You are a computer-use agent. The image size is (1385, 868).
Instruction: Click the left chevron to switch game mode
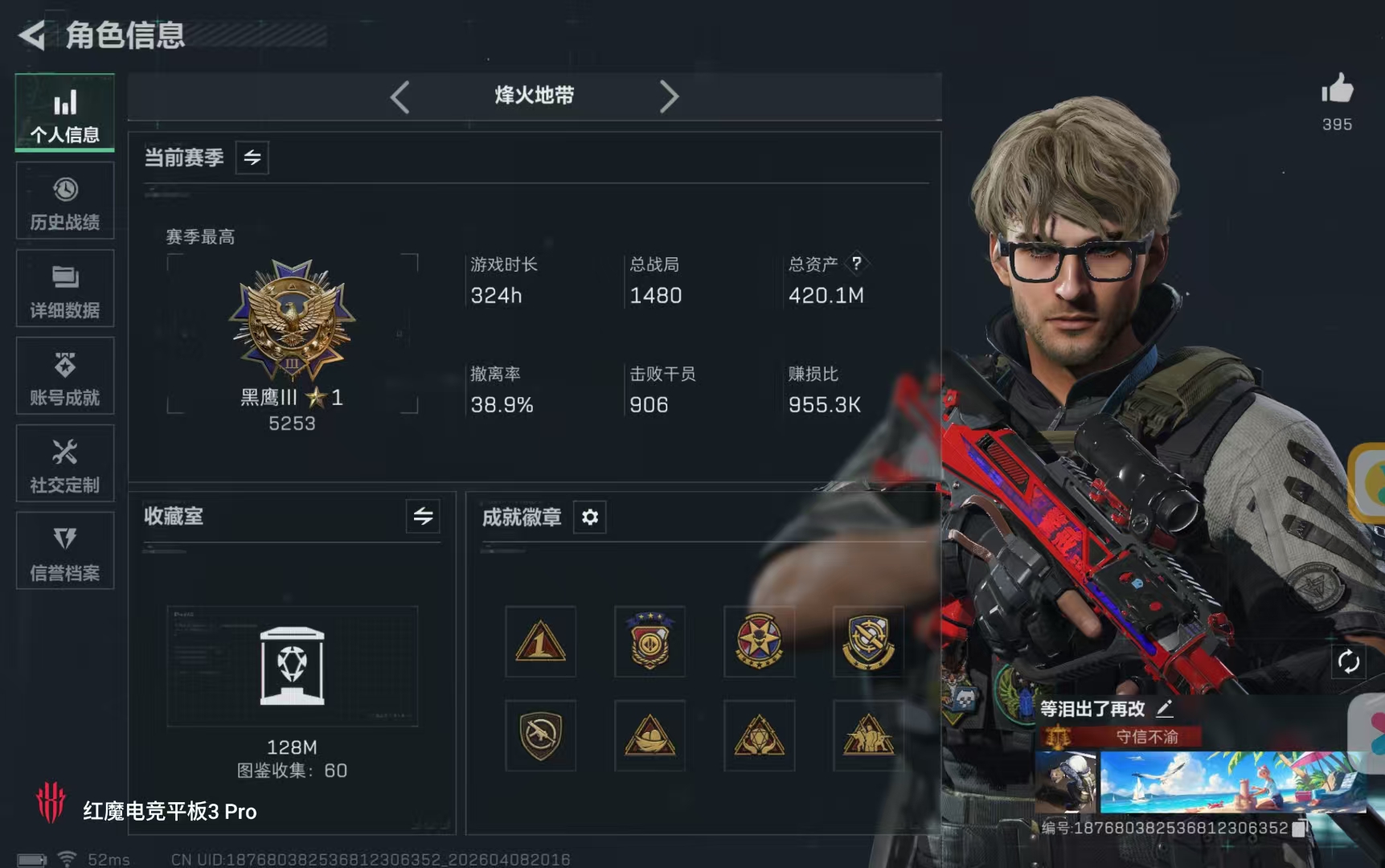click(400, 96)
